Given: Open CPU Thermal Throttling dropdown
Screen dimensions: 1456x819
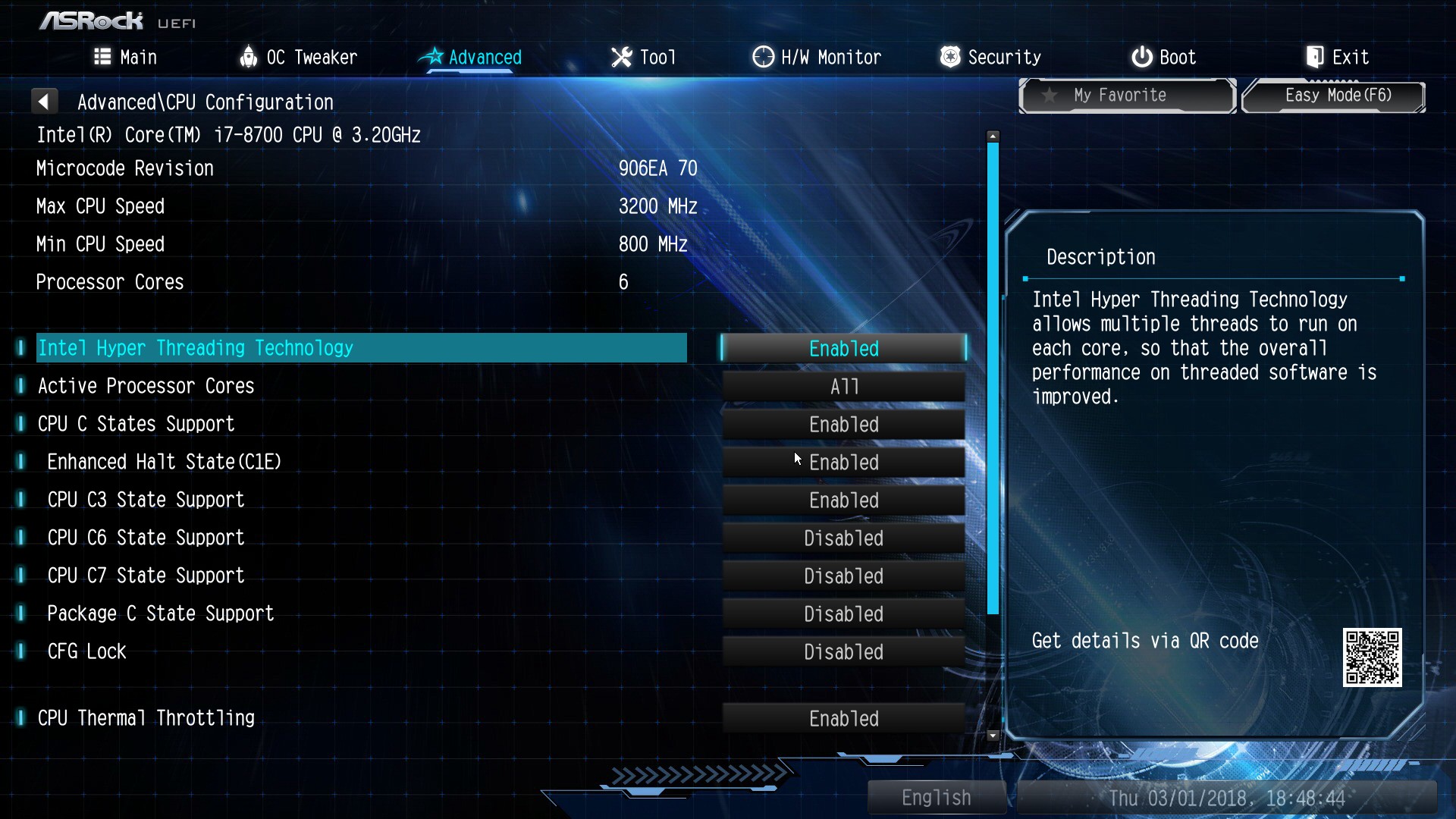Looking at the screenshot, I should [843, 718].
